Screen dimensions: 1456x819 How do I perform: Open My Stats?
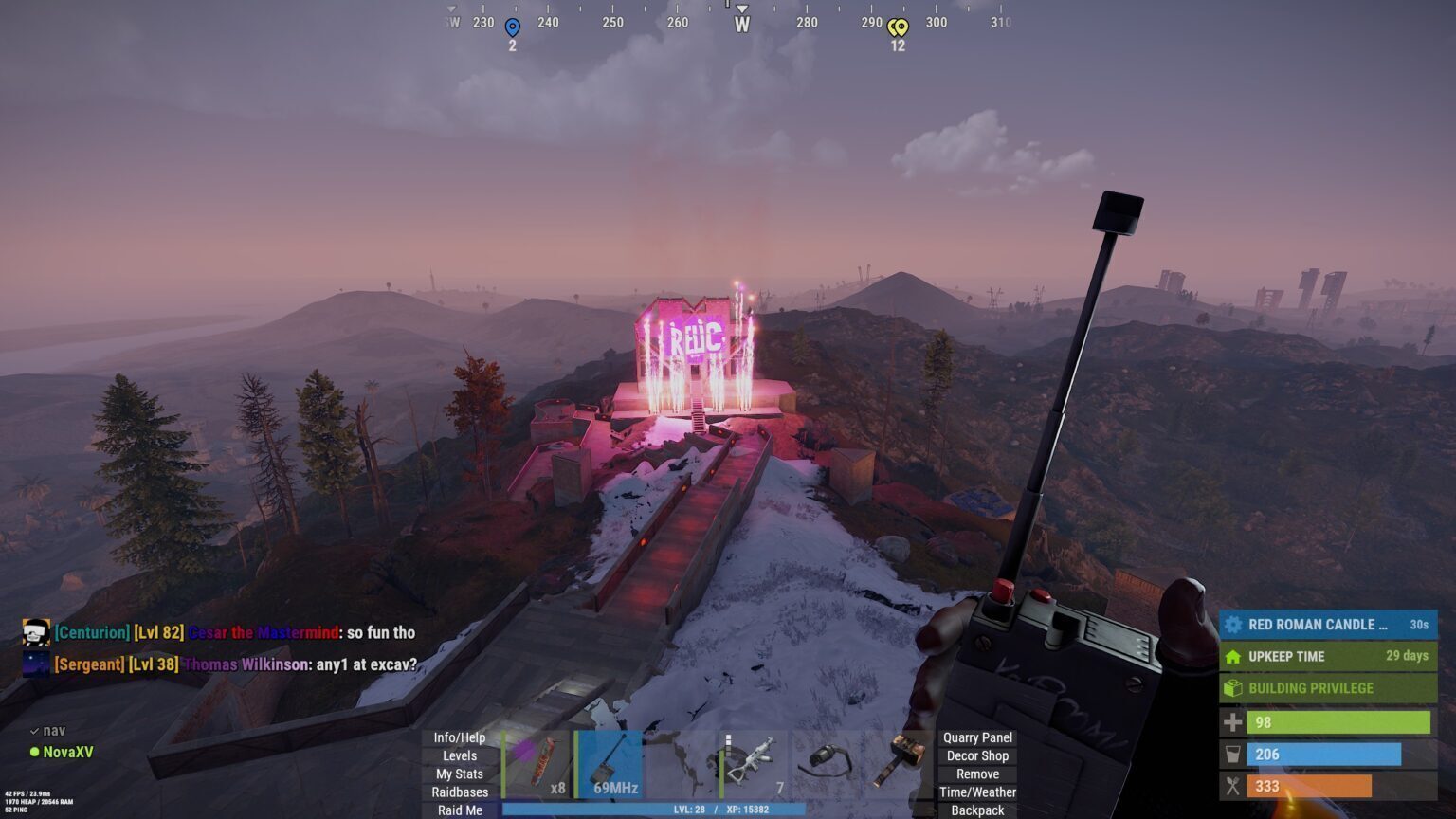coord(460,773)
